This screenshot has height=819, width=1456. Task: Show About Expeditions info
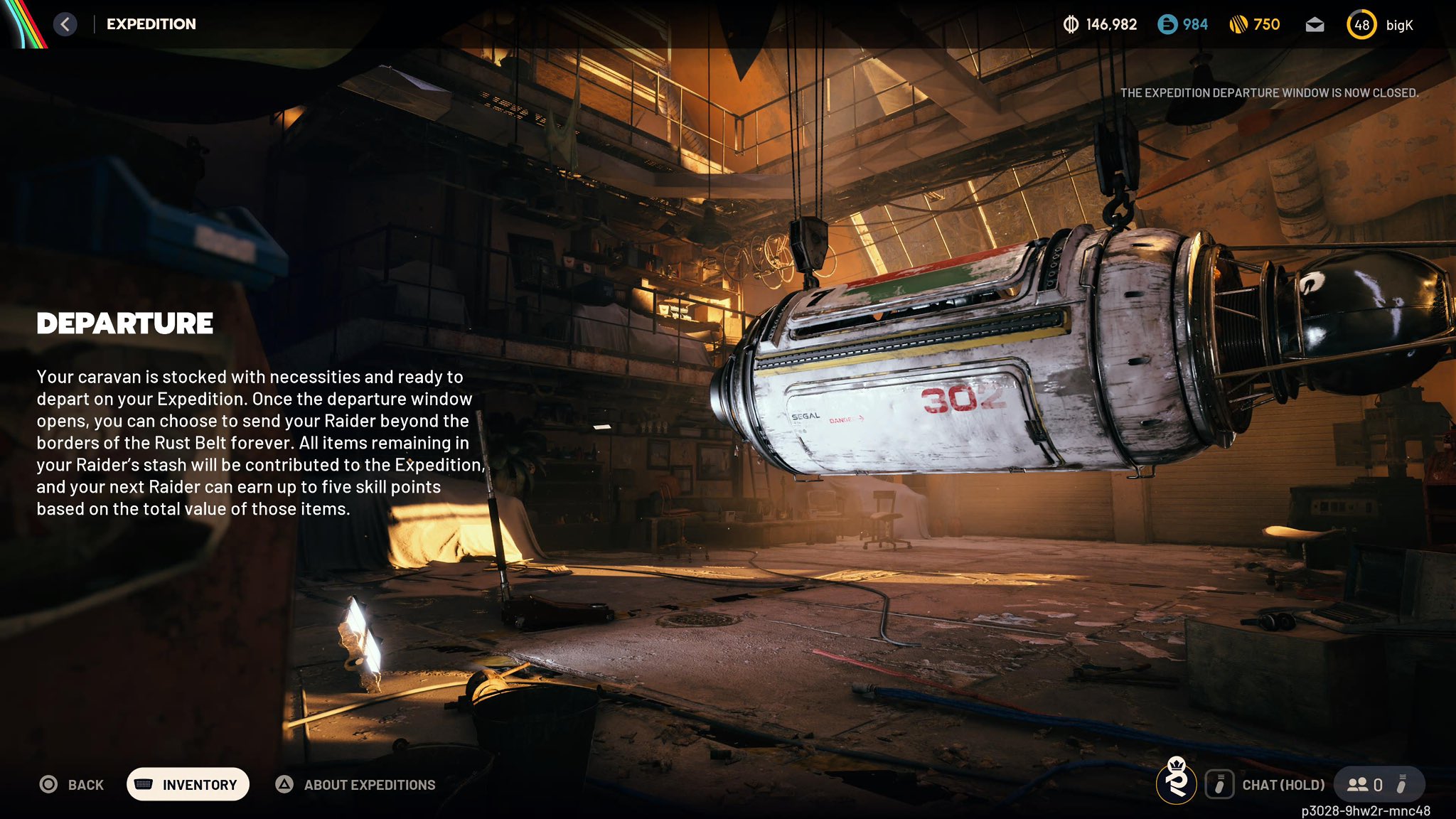click(x=355, y=785)
